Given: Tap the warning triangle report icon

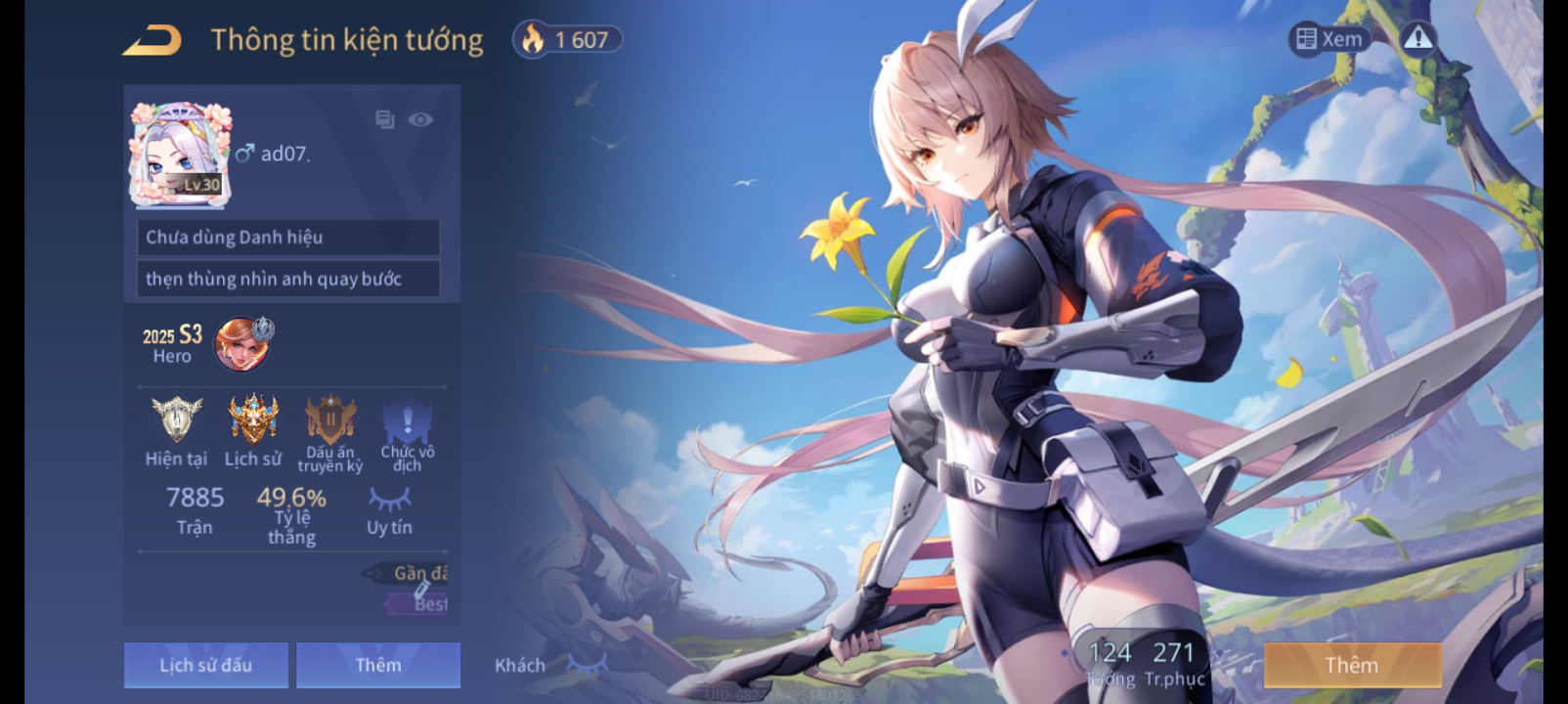Looking at the screenshot, I should (1417, 38).
